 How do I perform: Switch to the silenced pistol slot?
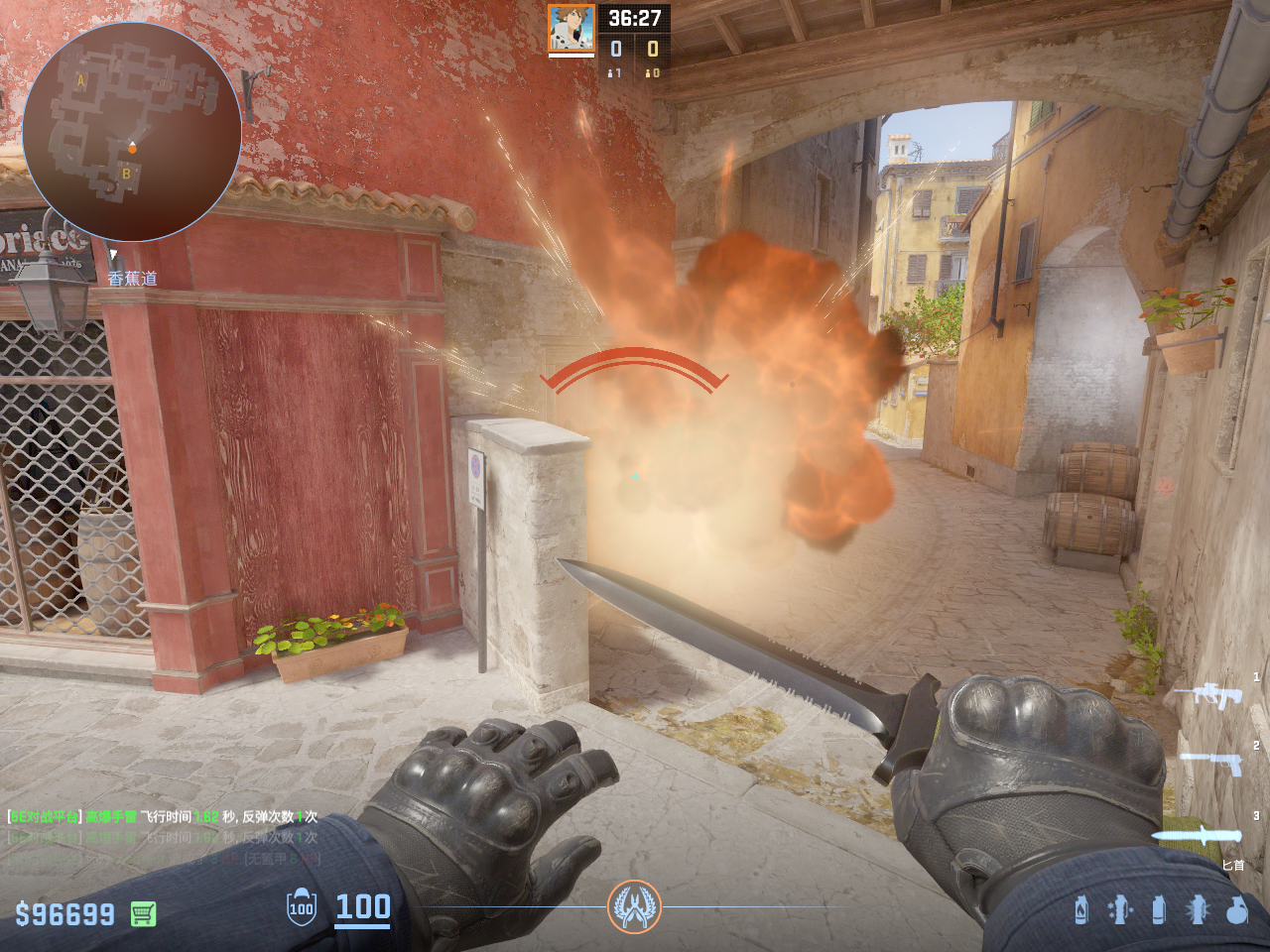pyautogui.click(x=1212, y=763)
